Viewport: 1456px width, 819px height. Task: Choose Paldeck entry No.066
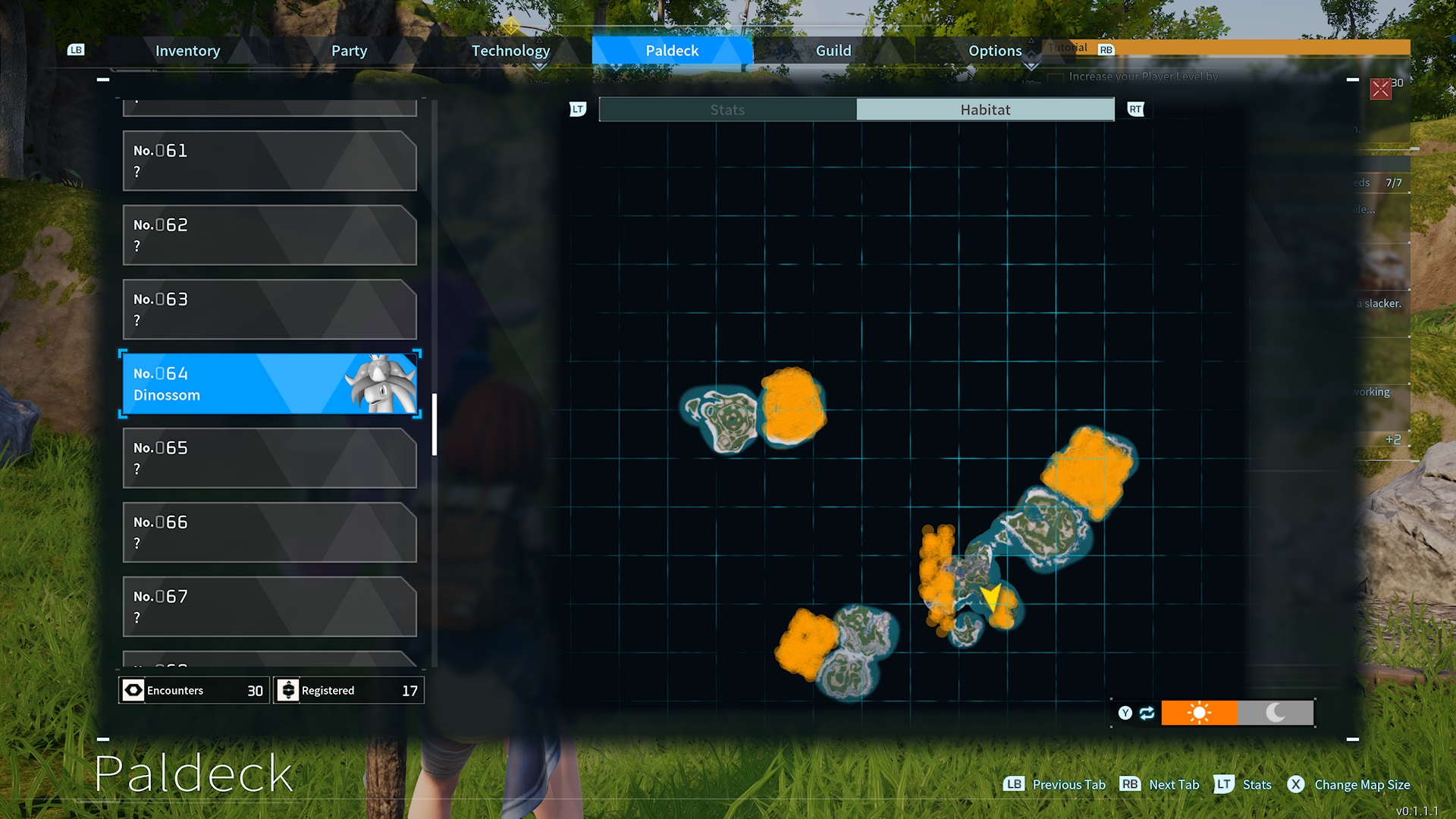(x=269, y=532)
